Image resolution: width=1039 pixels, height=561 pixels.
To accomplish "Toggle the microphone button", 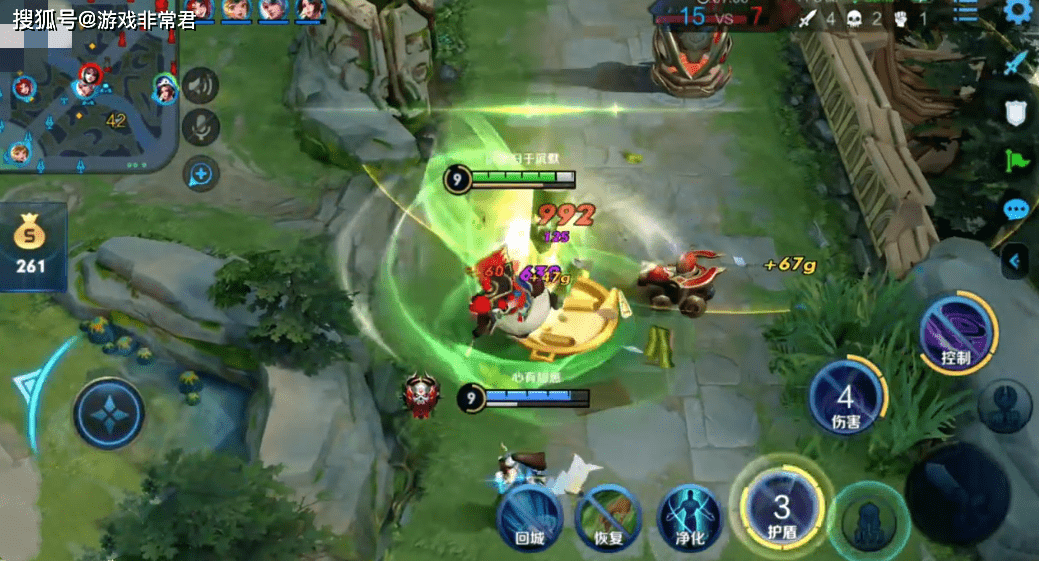I will pos(201,129).
